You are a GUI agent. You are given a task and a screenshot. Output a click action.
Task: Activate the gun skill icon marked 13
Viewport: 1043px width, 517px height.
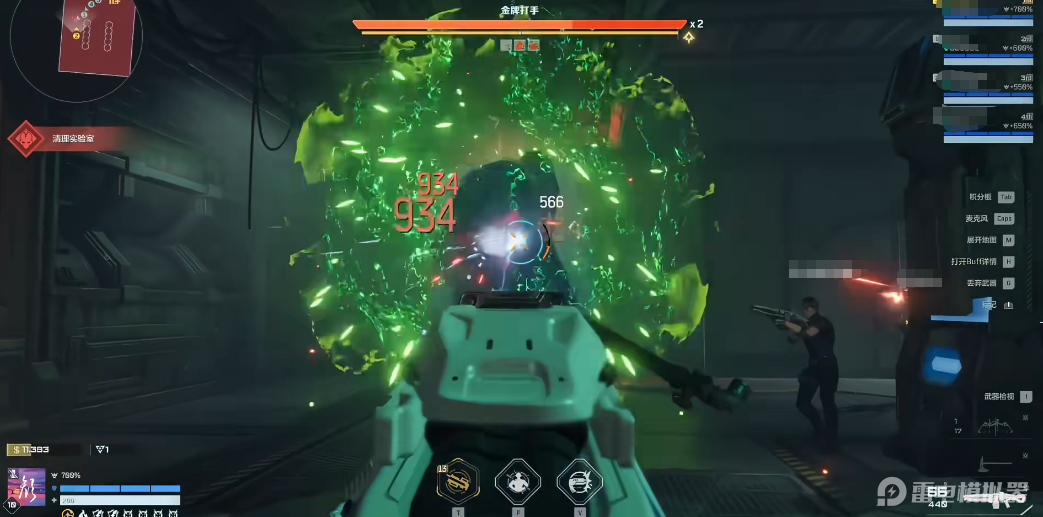(x=460, y=481)
